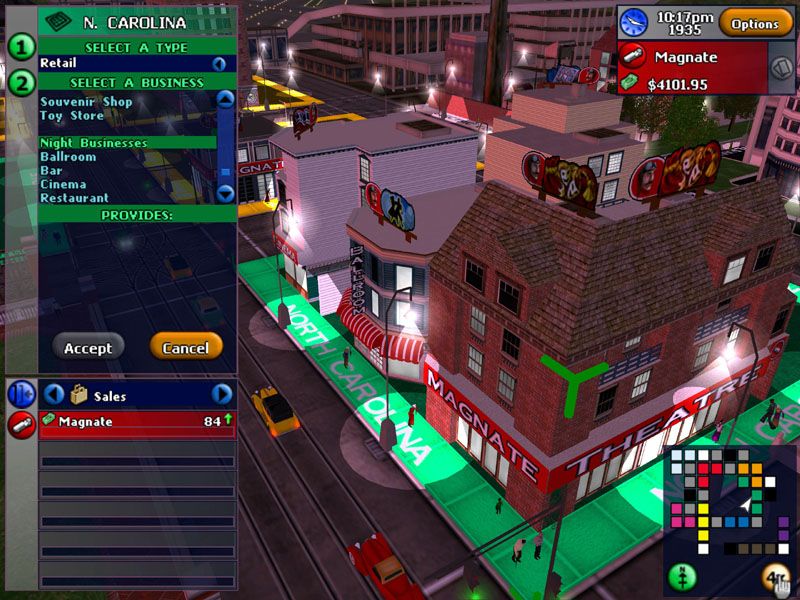Show the previous statistic before Sales

tap(54, 395)
